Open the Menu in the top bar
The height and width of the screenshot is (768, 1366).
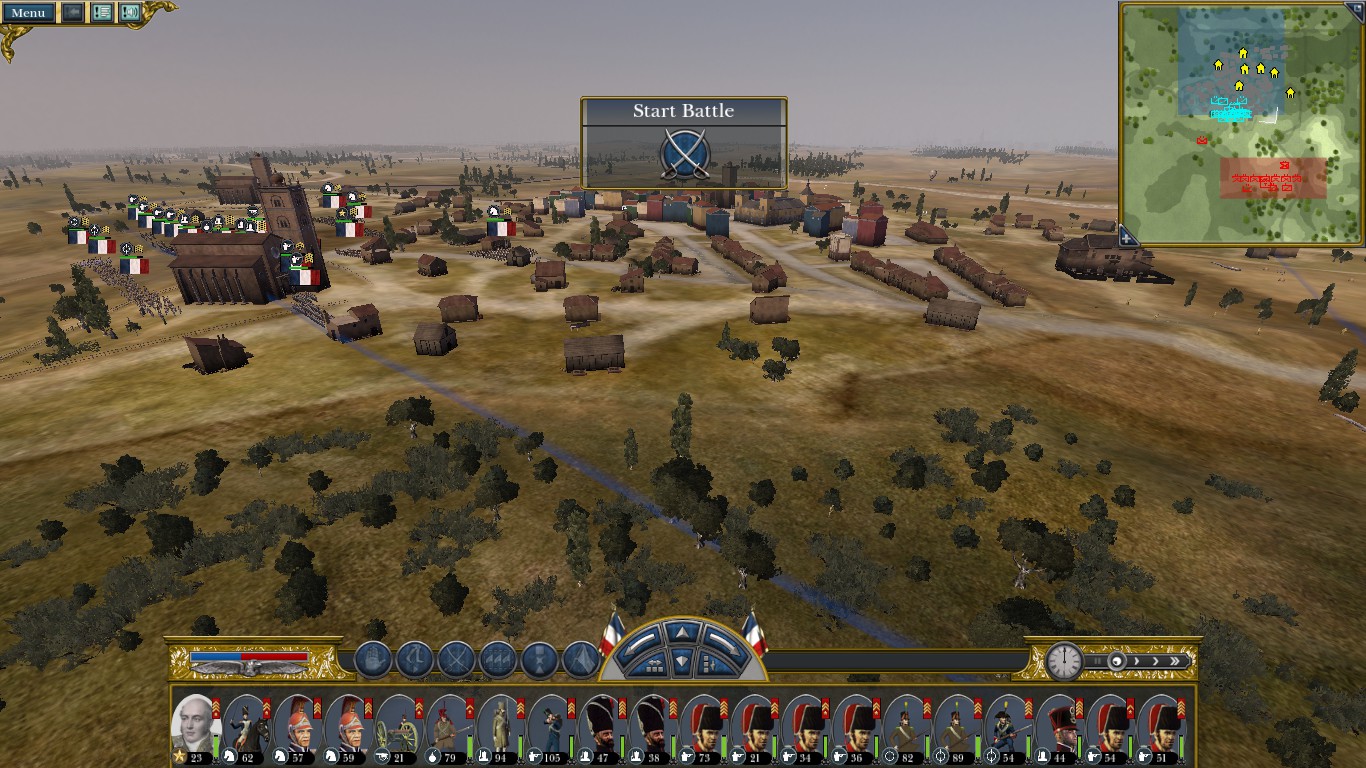[28, 13]
